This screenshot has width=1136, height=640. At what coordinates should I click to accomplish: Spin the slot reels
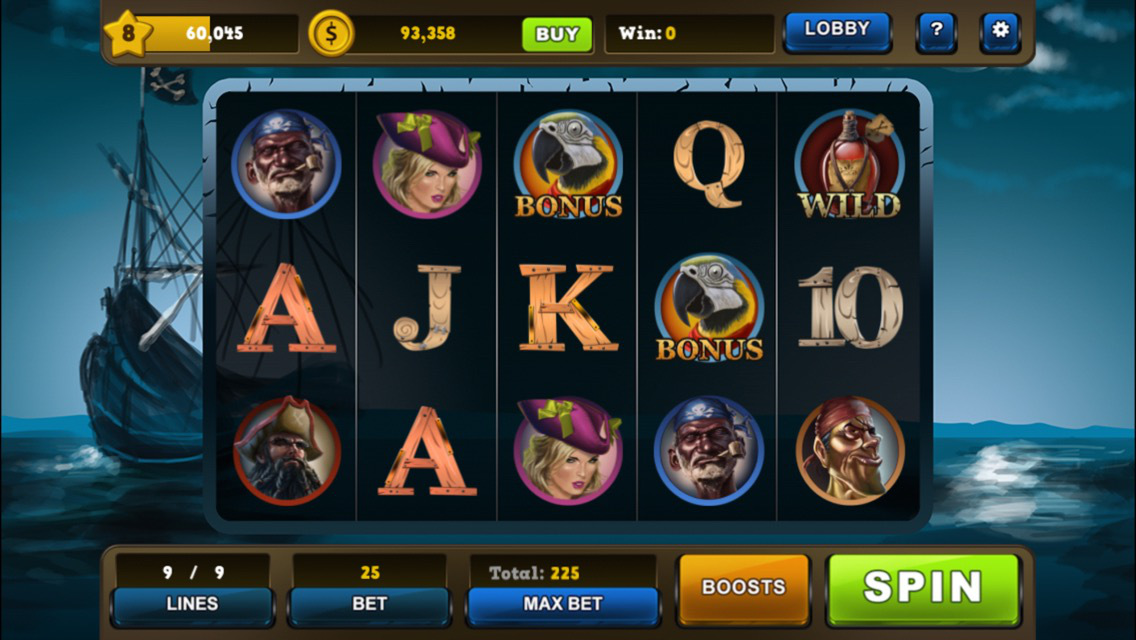pyautogui.click(x=922, y=587)
